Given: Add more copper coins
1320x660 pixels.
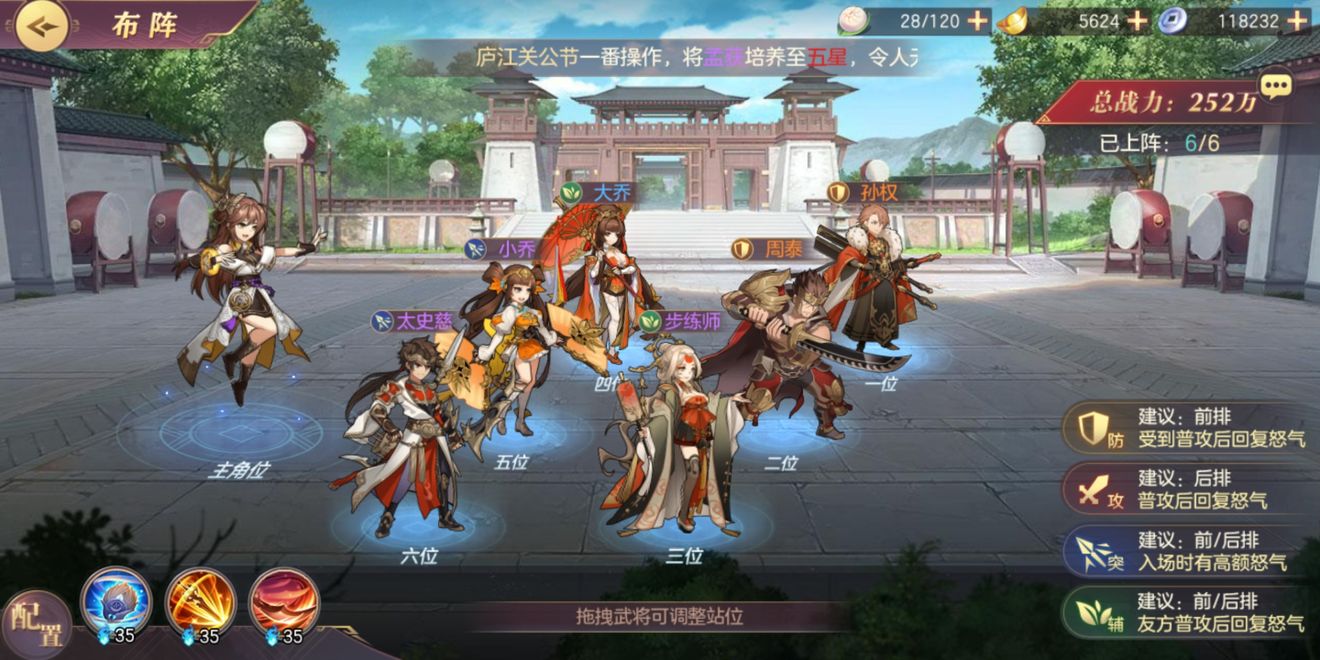Looking at the screenshot, I should coord(1299,20).
